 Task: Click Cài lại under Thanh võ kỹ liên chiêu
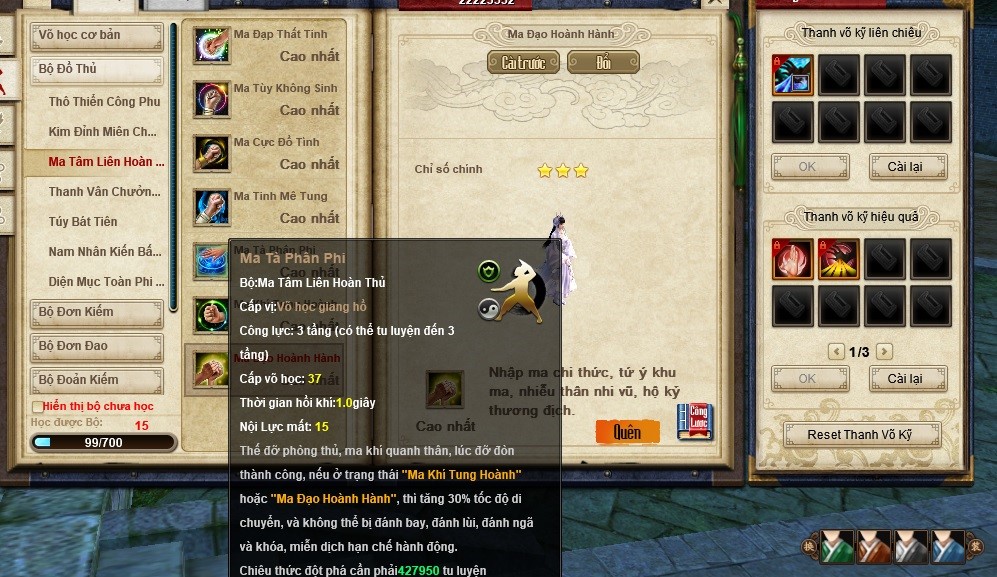click(904, 166)
